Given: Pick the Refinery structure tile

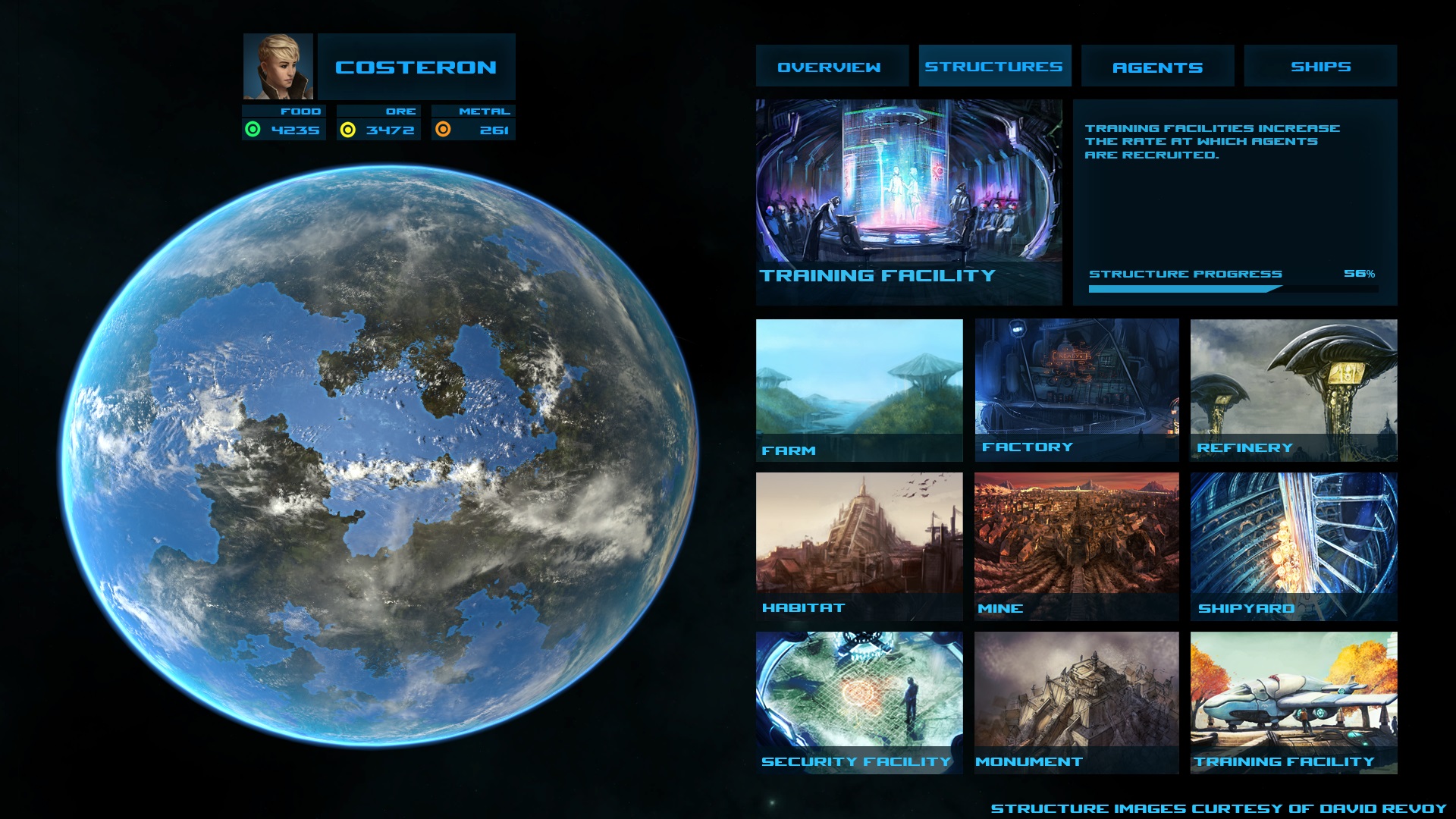Looking at the screenshot, I should pos(1294,390).
